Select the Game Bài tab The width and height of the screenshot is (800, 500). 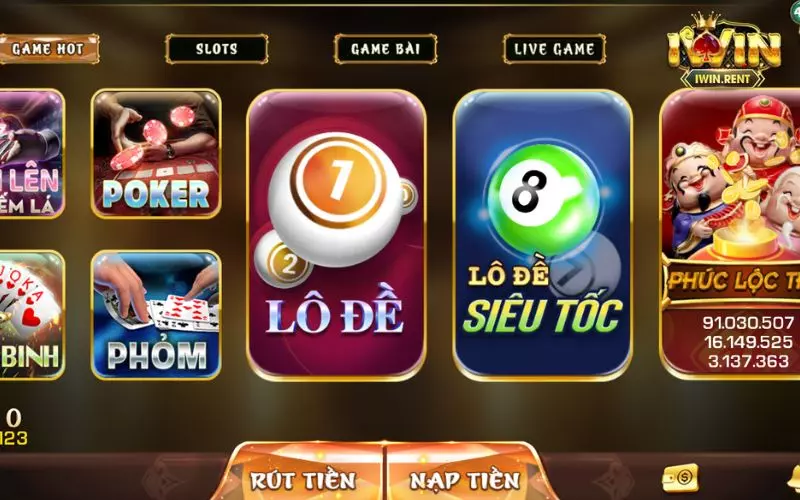[x=385, y=48]
